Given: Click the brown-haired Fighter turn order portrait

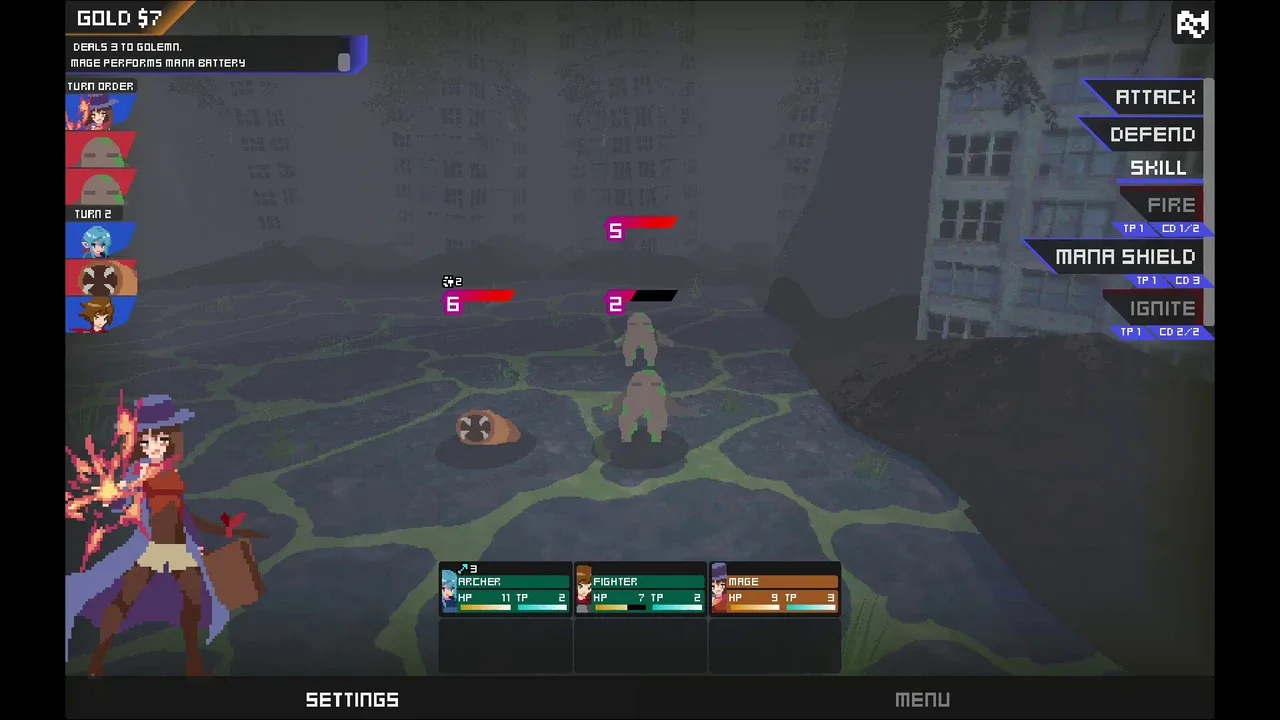Looking at the screenshot, I should [100, 314].
